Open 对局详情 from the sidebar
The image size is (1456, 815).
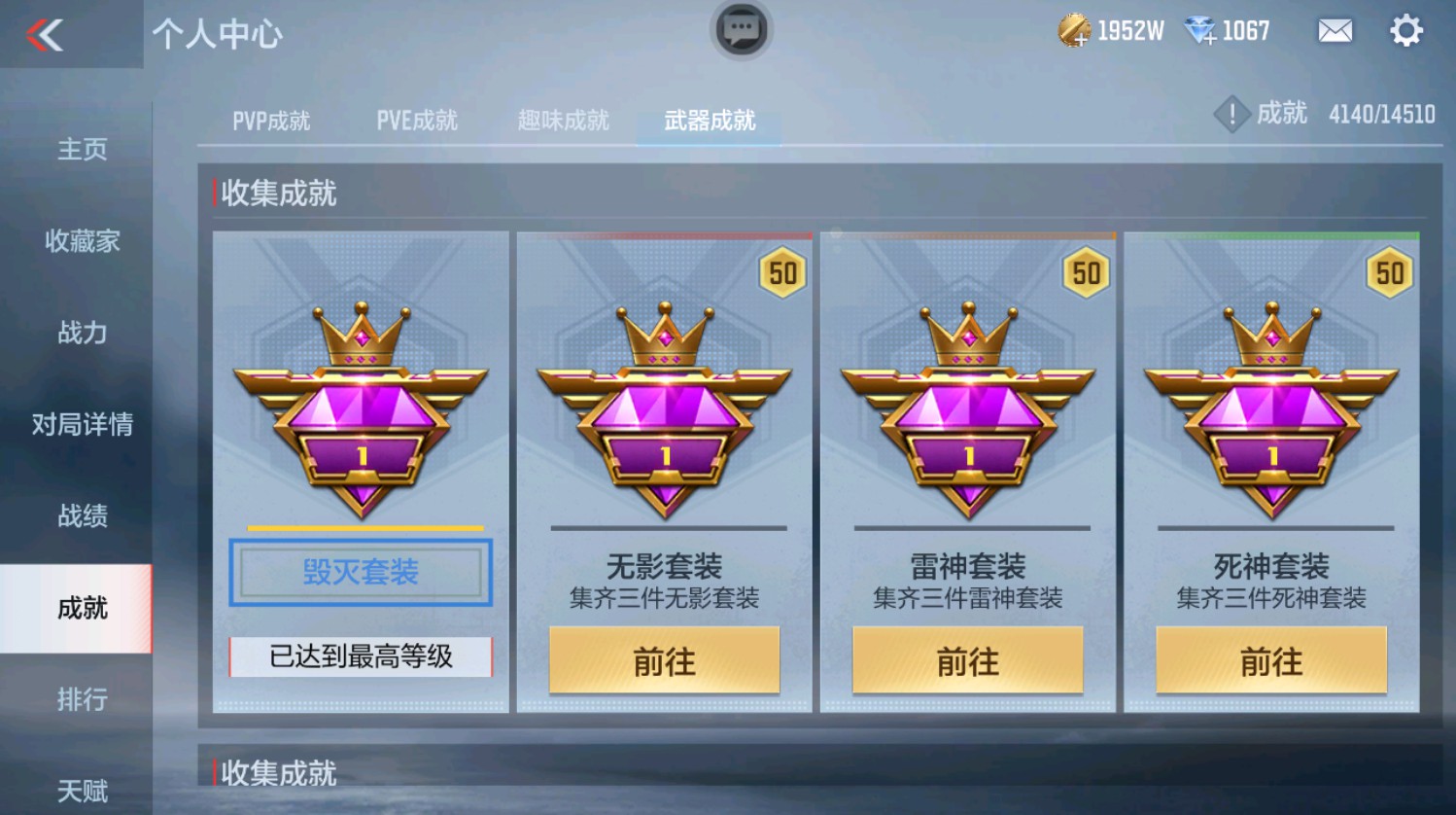point(80,425)
